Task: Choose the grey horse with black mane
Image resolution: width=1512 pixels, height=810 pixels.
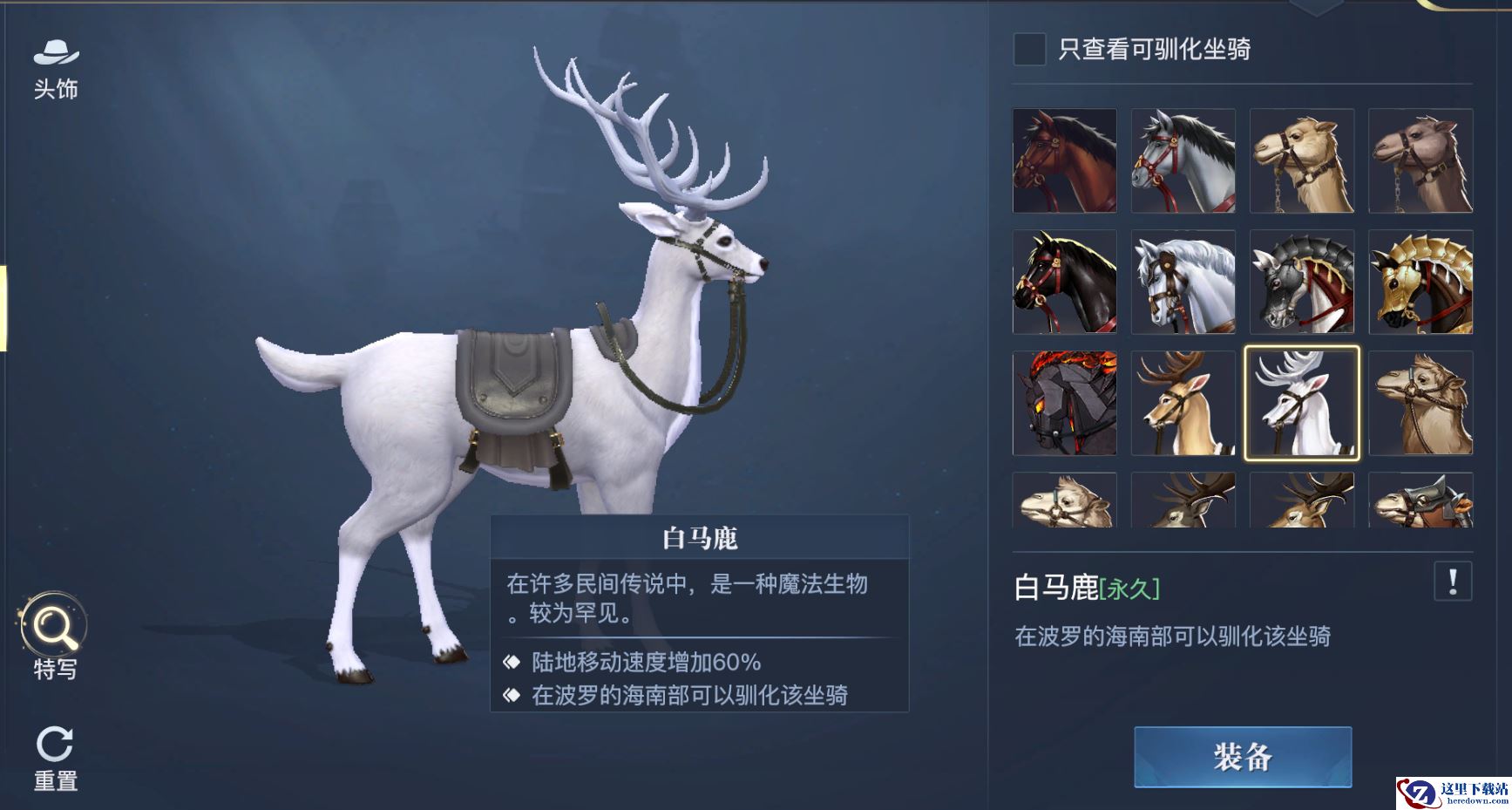Action: pos(1183,161)
